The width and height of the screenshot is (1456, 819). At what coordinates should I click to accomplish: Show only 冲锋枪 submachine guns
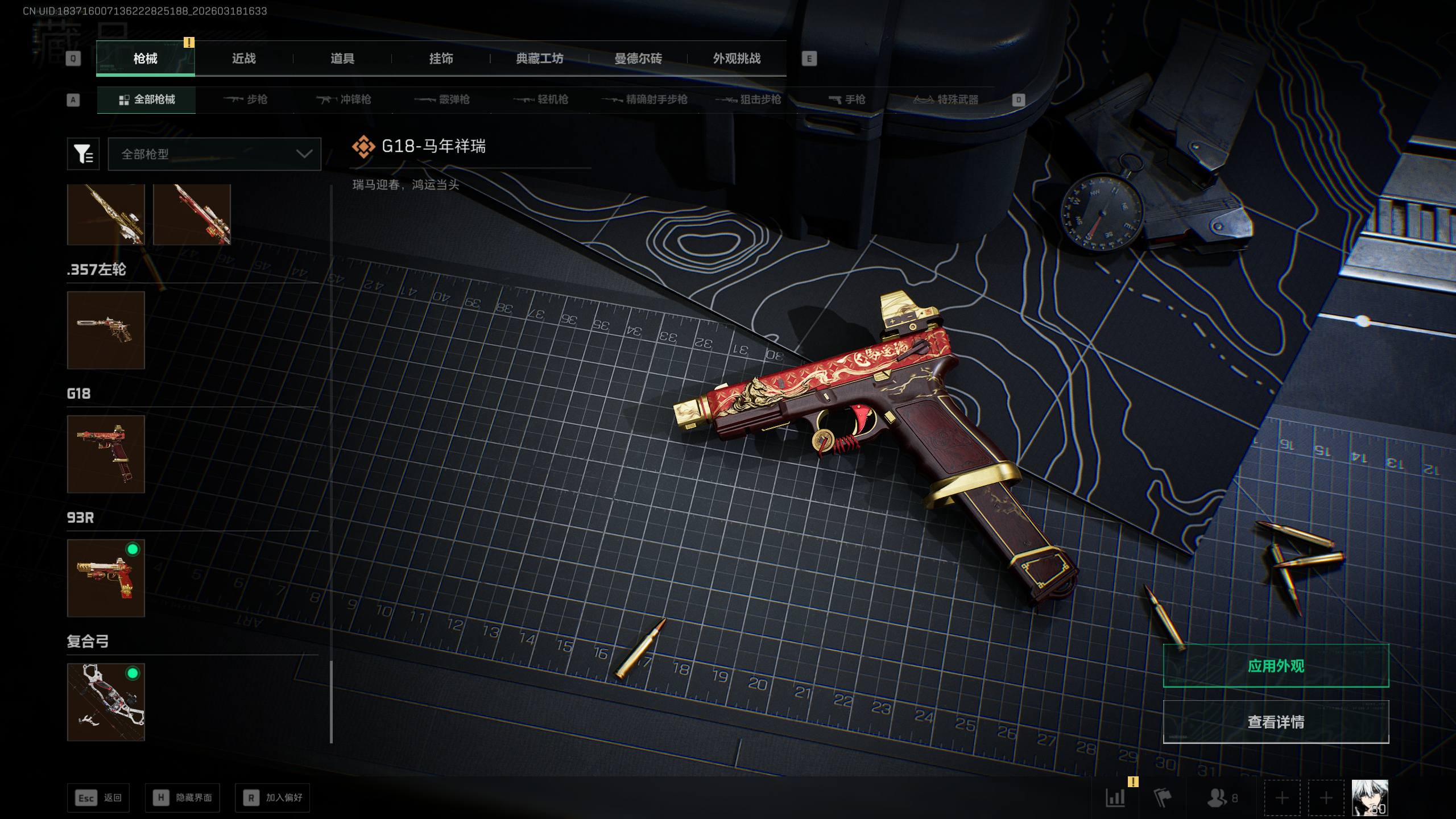344,100
